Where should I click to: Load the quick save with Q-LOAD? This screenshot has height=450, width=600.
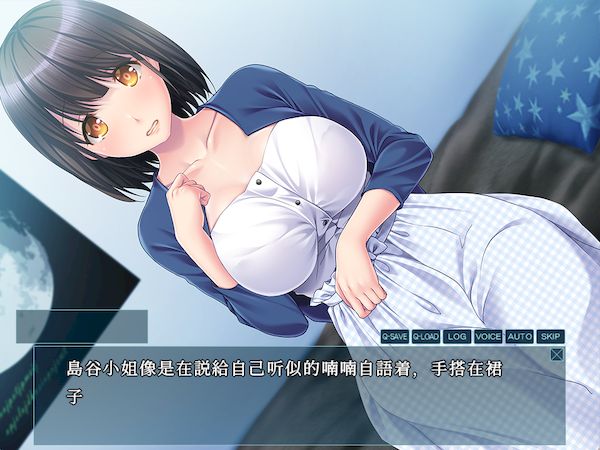pos(426,337)
